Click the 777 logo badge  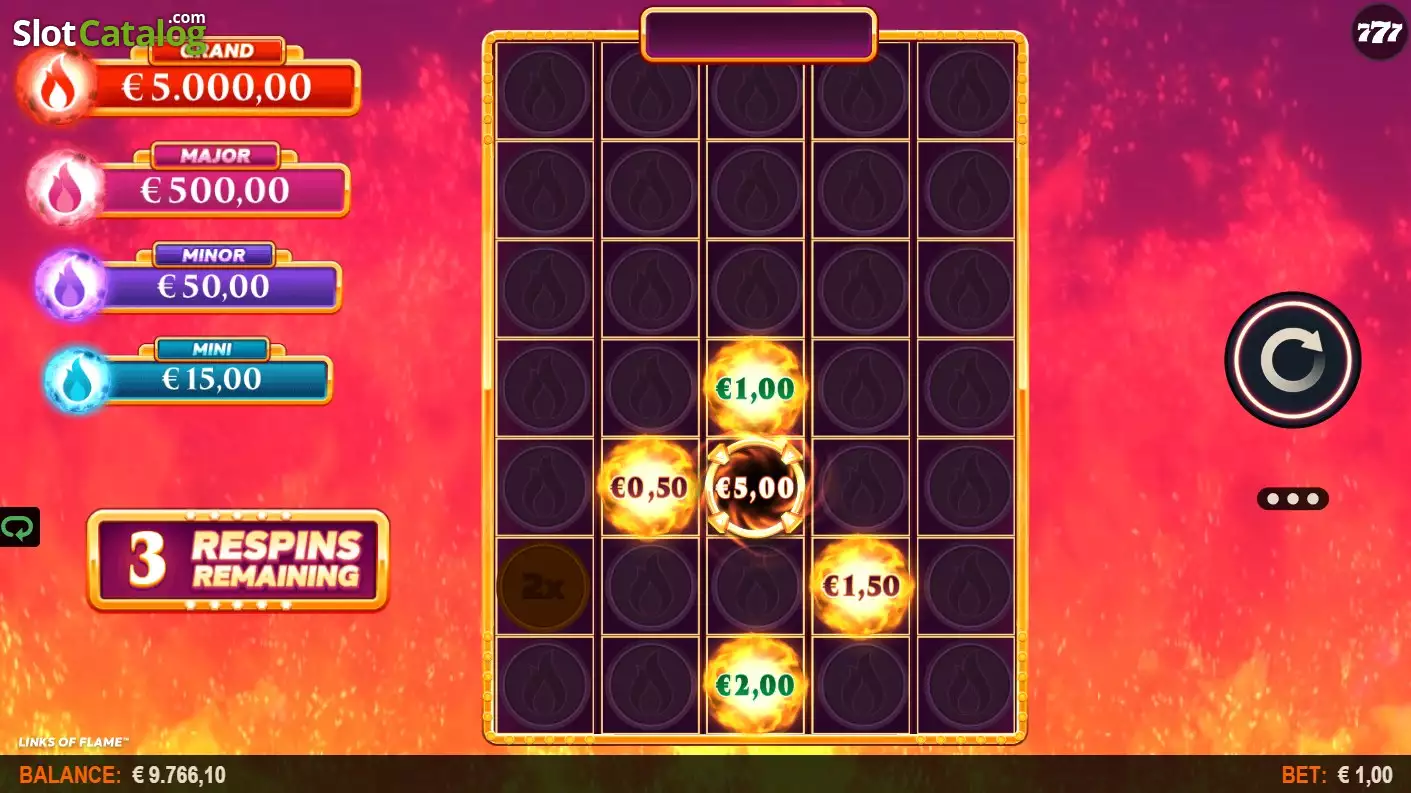[1379, 32]
